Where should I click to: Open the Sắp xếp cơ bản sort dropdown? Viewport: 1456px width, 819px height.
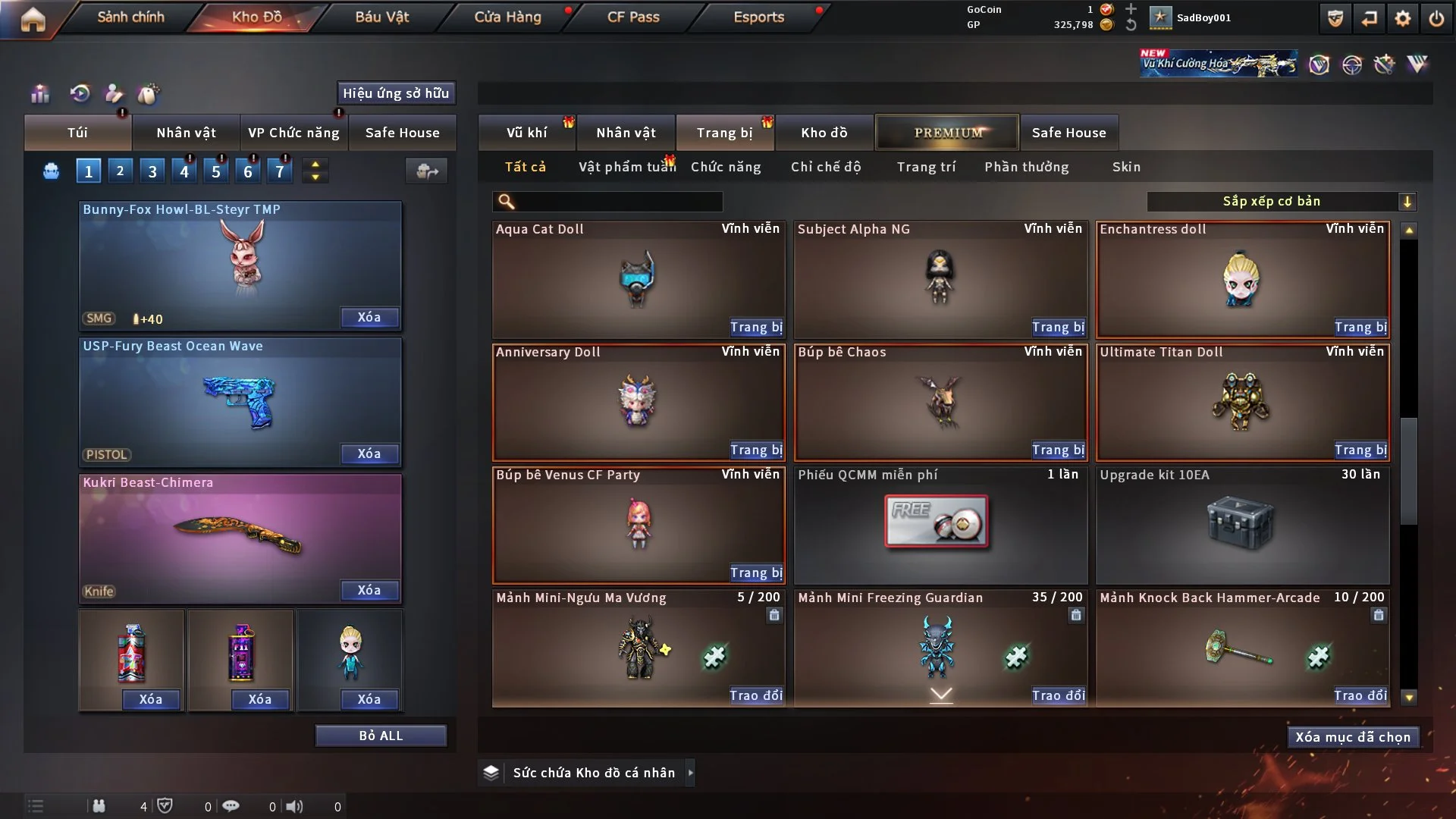point(1281,202)
